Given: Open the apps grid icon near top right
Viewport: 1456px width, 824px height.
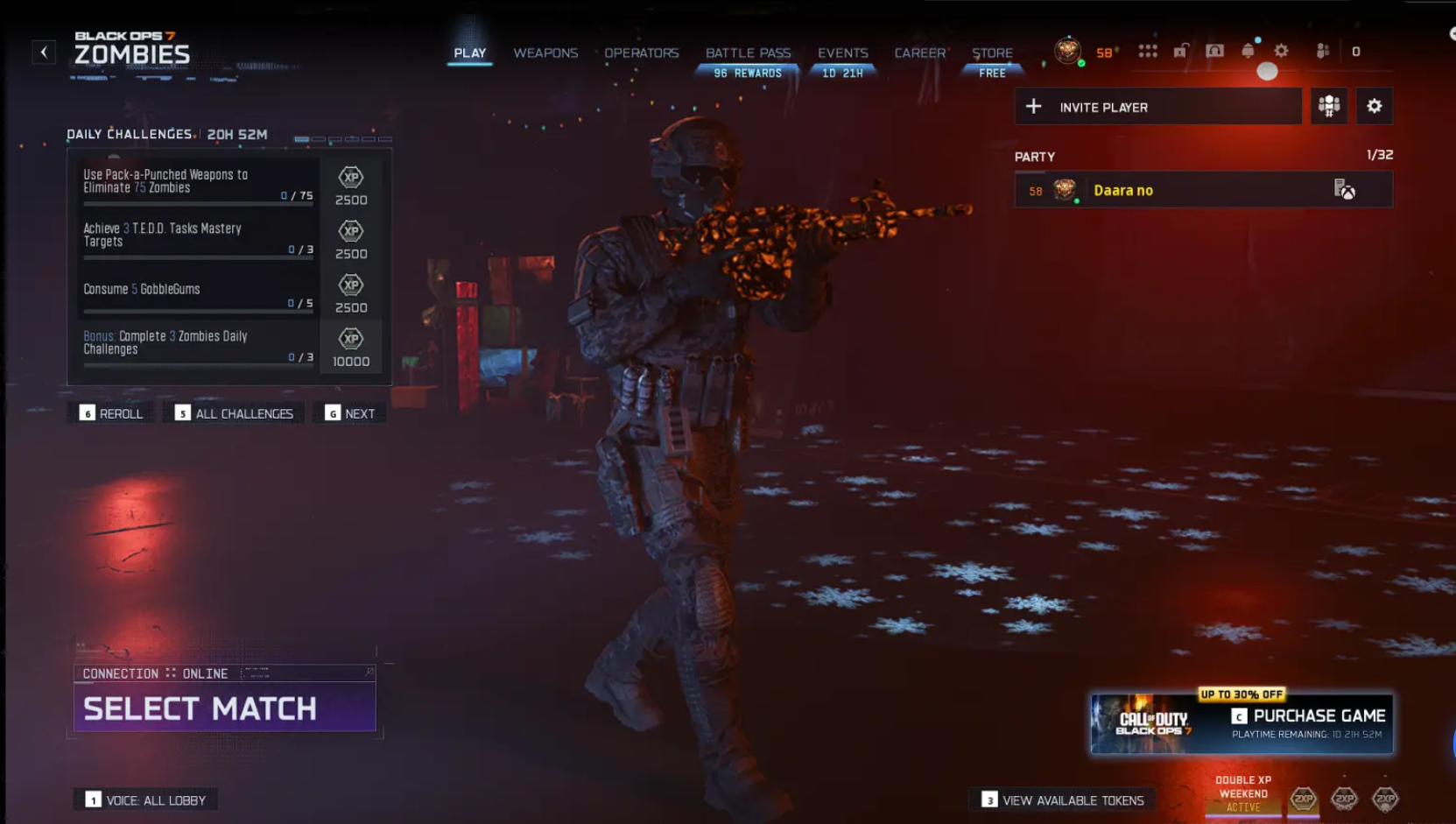Looking at the screenshot, I should point(1147,51).
